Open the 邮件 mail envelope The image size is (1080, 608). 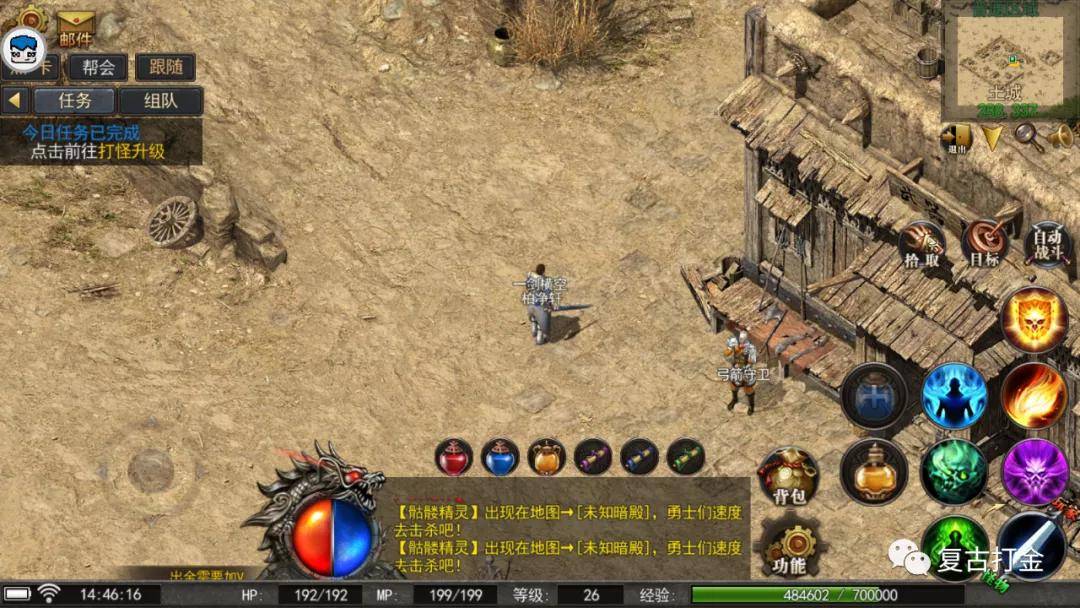pyautogui.click(x=76, y=27)
